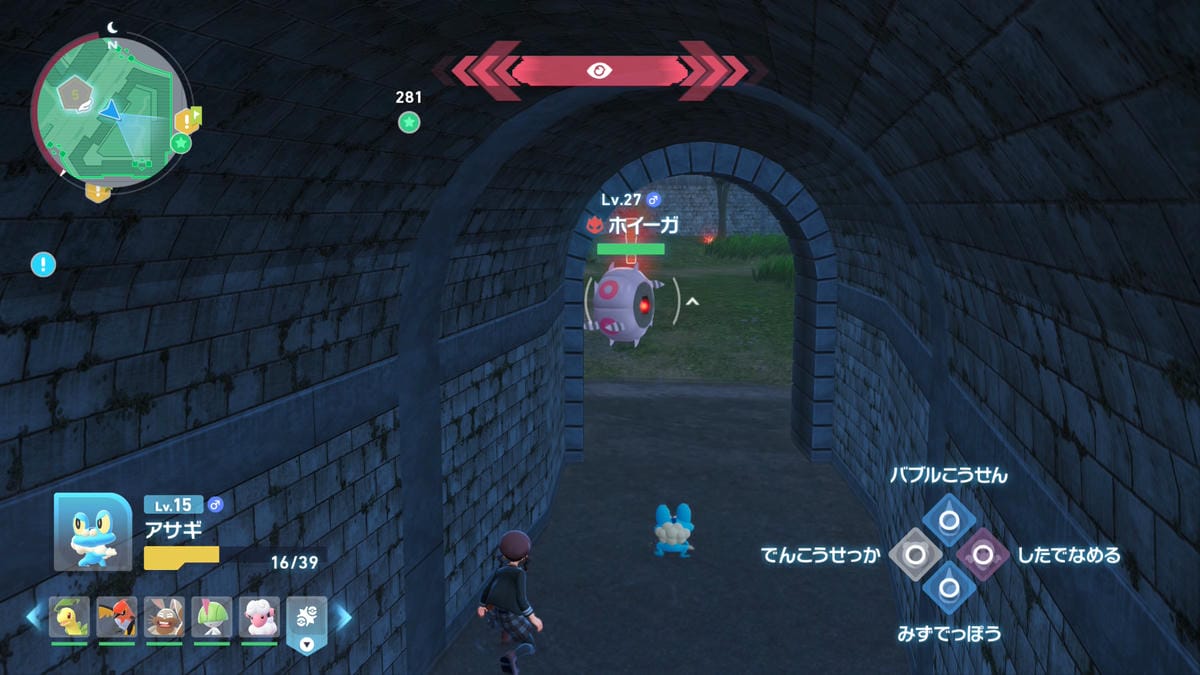Screen dimensions: 1200x675
Task: Cycle party left with the arrow
Action: tap(34, 617)
